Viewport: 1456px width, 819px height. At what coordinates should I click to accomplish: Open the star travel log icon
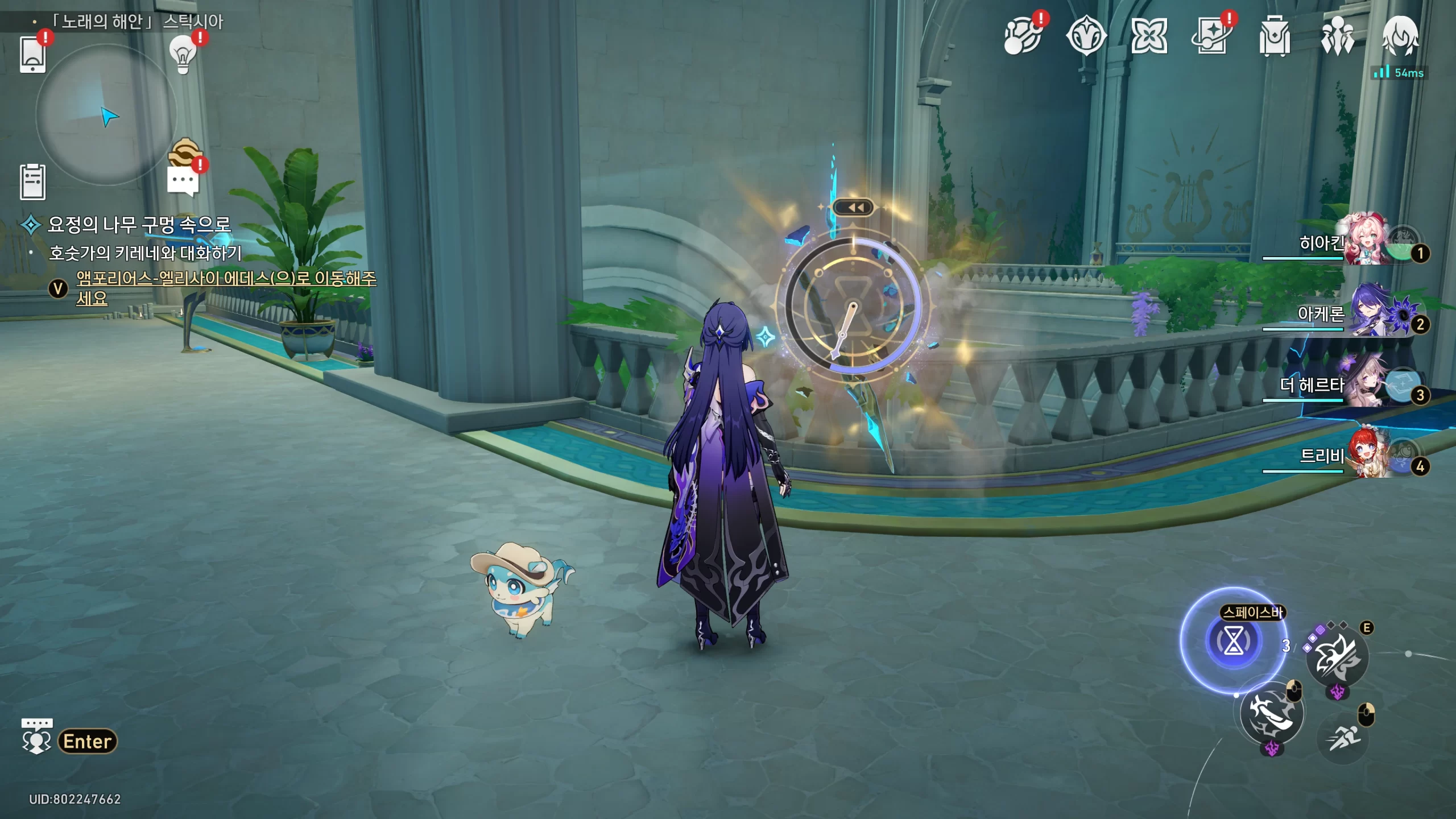coord(1211,36)
